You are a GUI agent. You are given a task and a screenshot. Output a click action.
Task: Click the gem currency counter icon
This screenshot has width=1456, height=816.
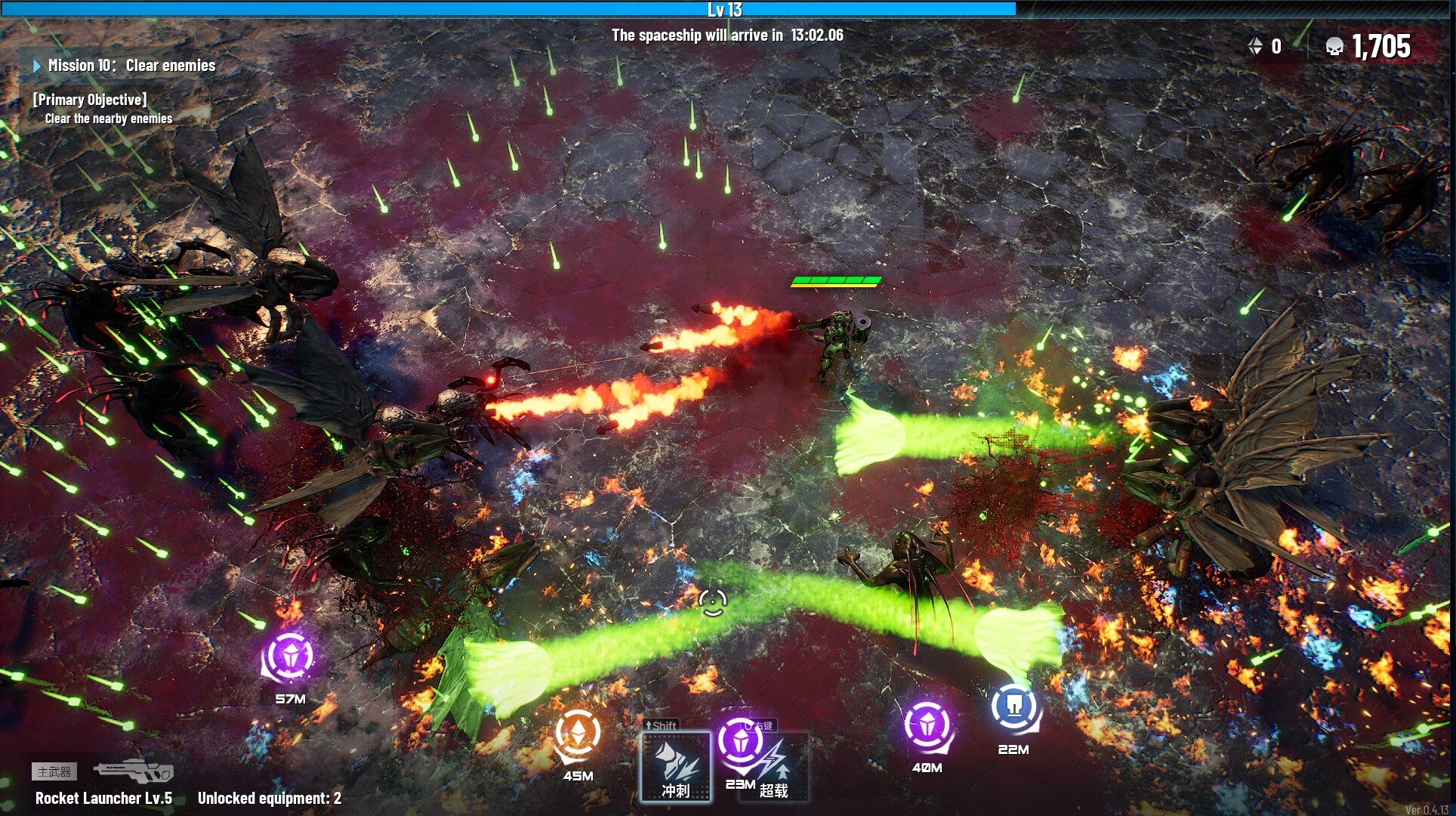[x=1256, y=46]
